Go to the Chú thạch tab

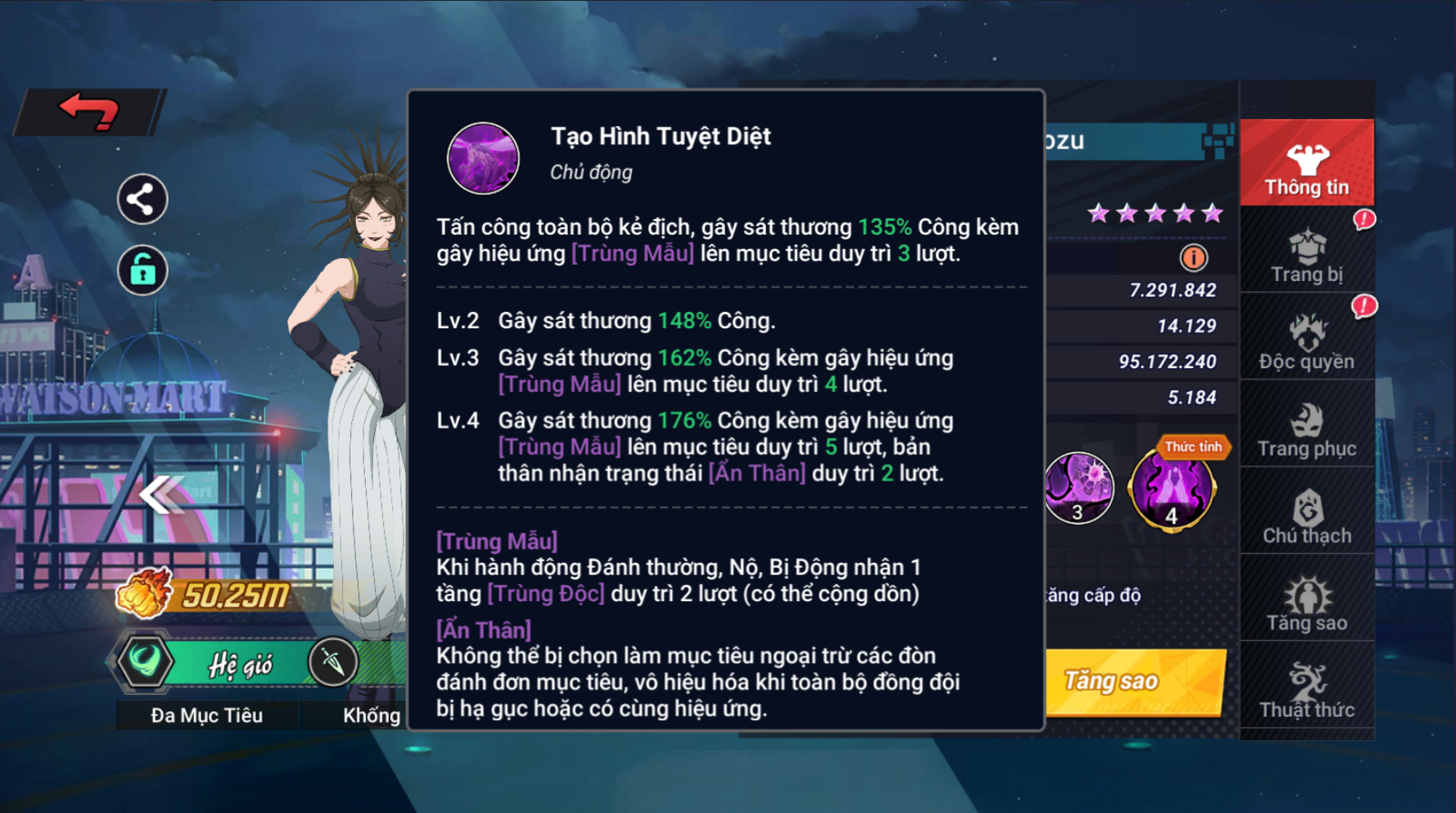[x=1306, y=516]
